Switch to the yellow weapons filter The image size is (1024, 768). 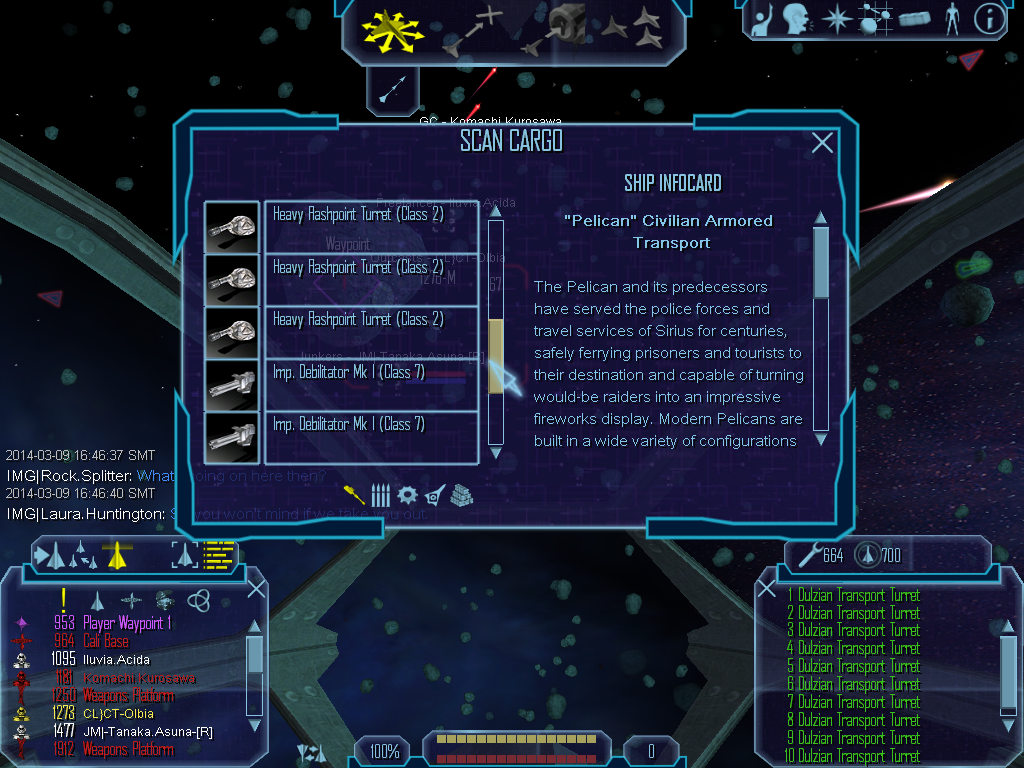353,494
